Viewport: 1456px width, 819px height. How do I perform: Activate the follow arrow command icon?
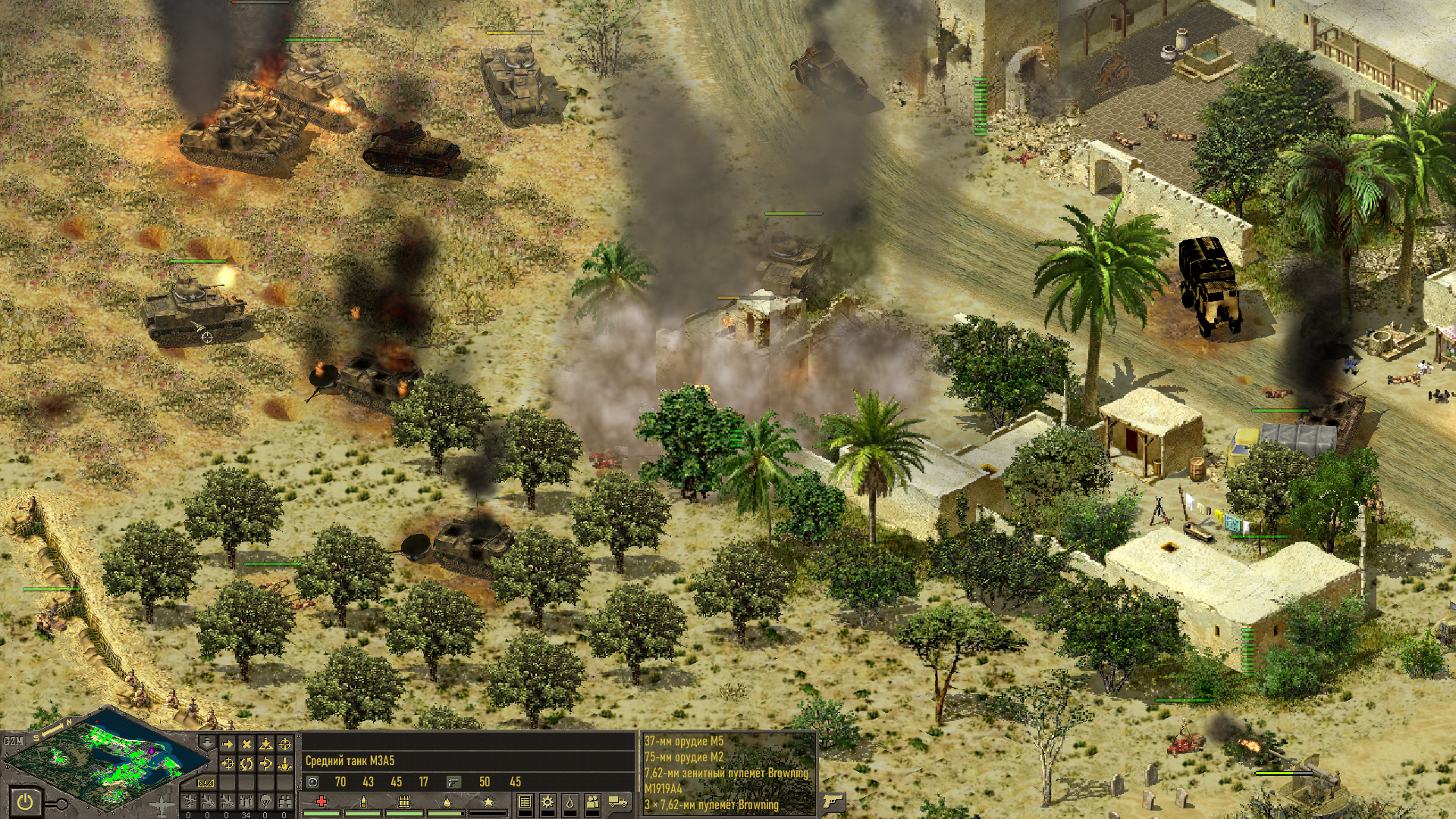pyautogui.click(x=265, y=764)
